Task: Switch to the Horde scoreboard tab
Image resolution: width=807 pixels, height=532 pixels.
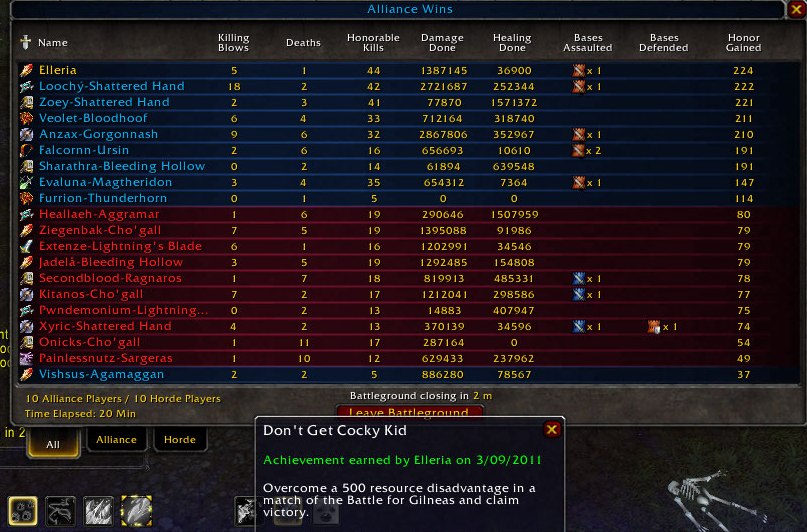Action: (x=179, y=439)
